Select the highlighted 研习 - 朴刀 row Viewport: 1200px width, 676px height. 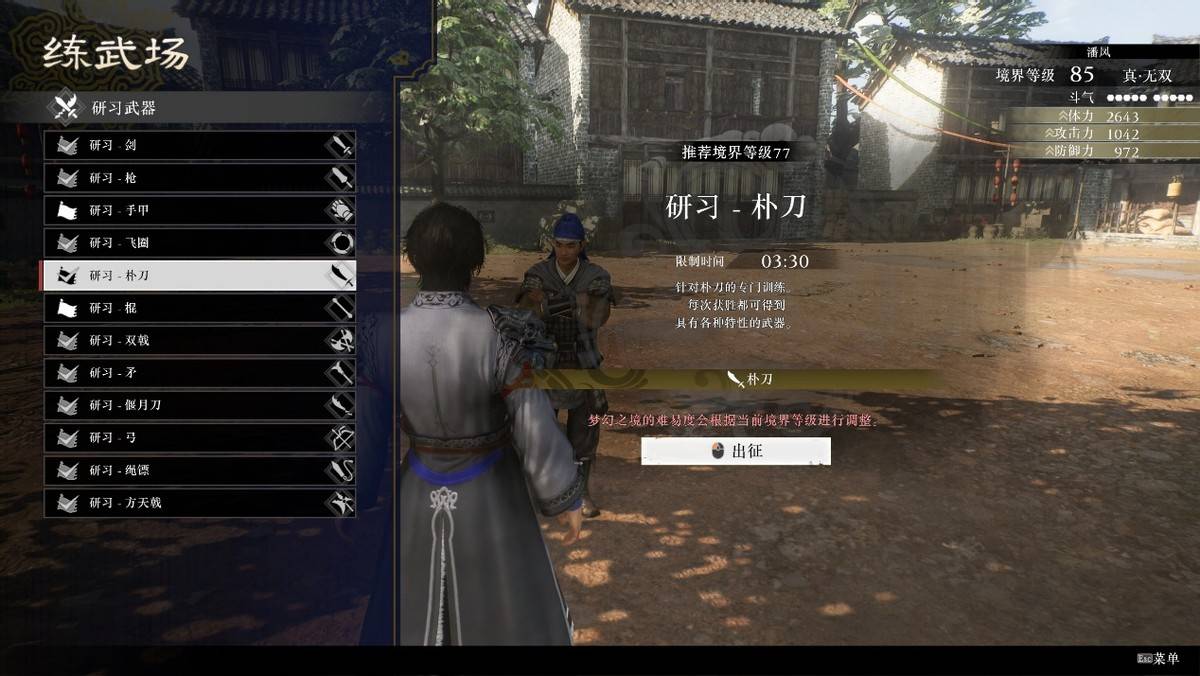pyautogui.click(x=199, y=275)
